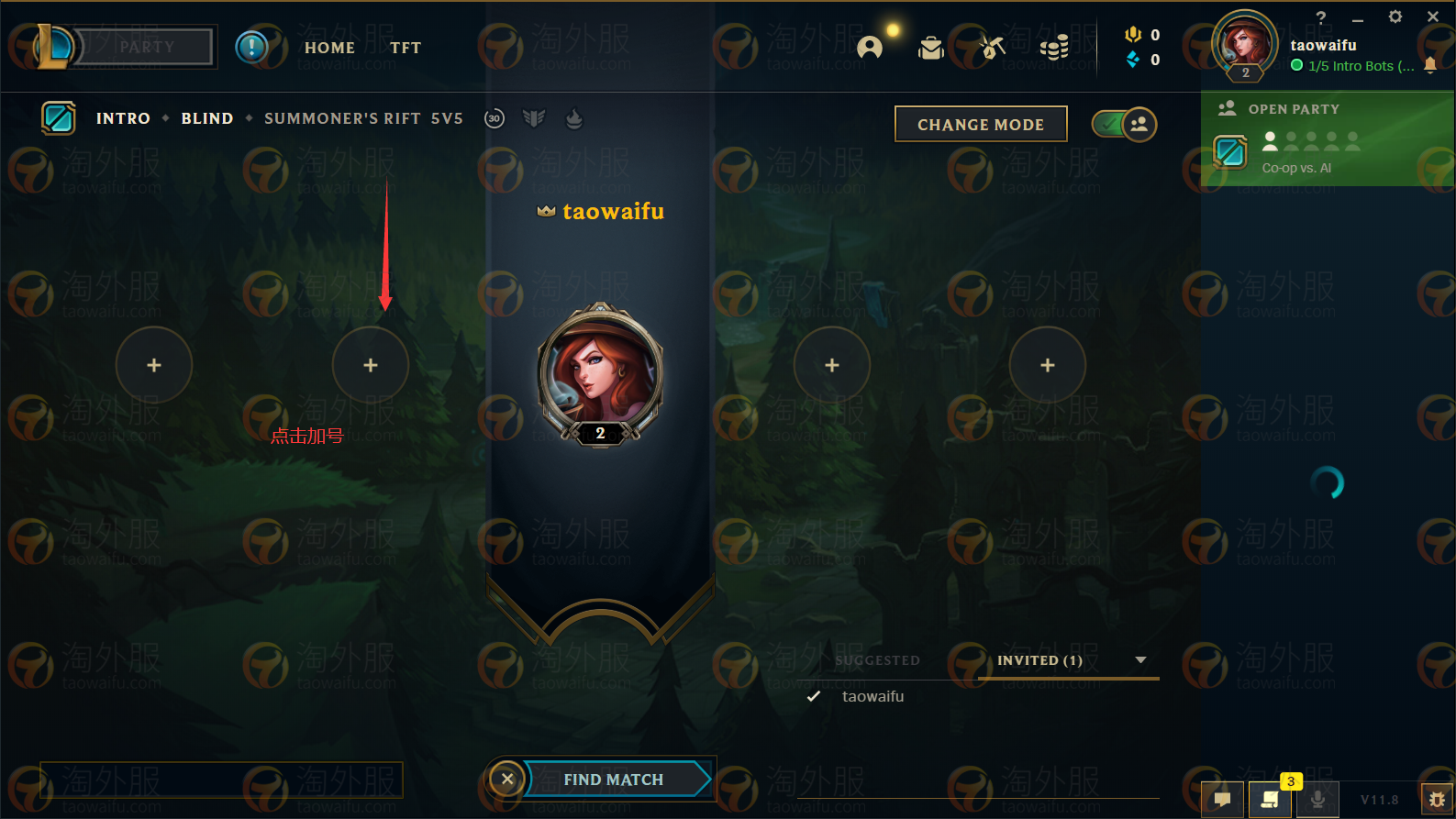Open the Store coins icon

click(x=1053, y=48)
